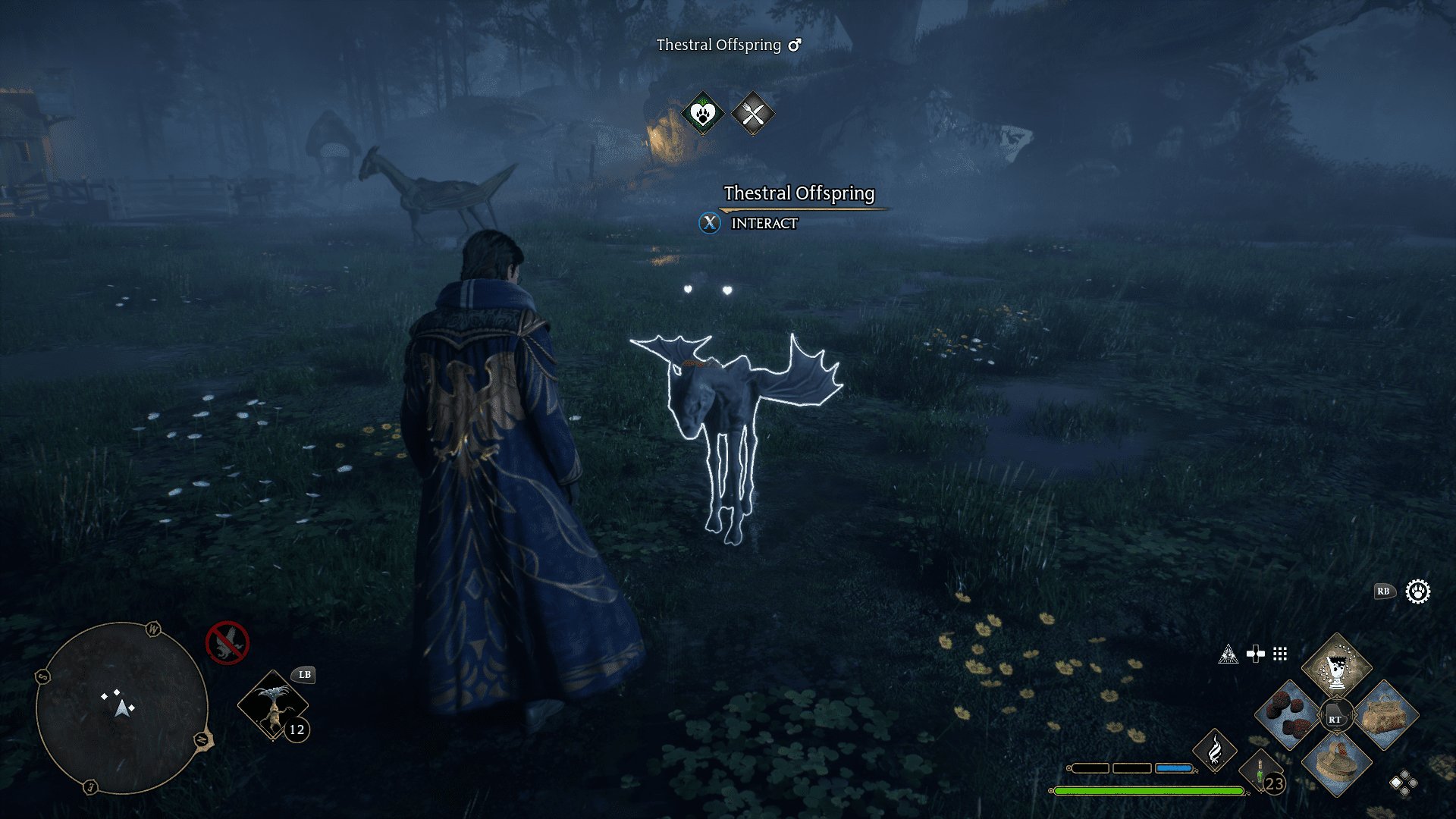Click the male gender symbol next to Thestral Offspring

793,45
